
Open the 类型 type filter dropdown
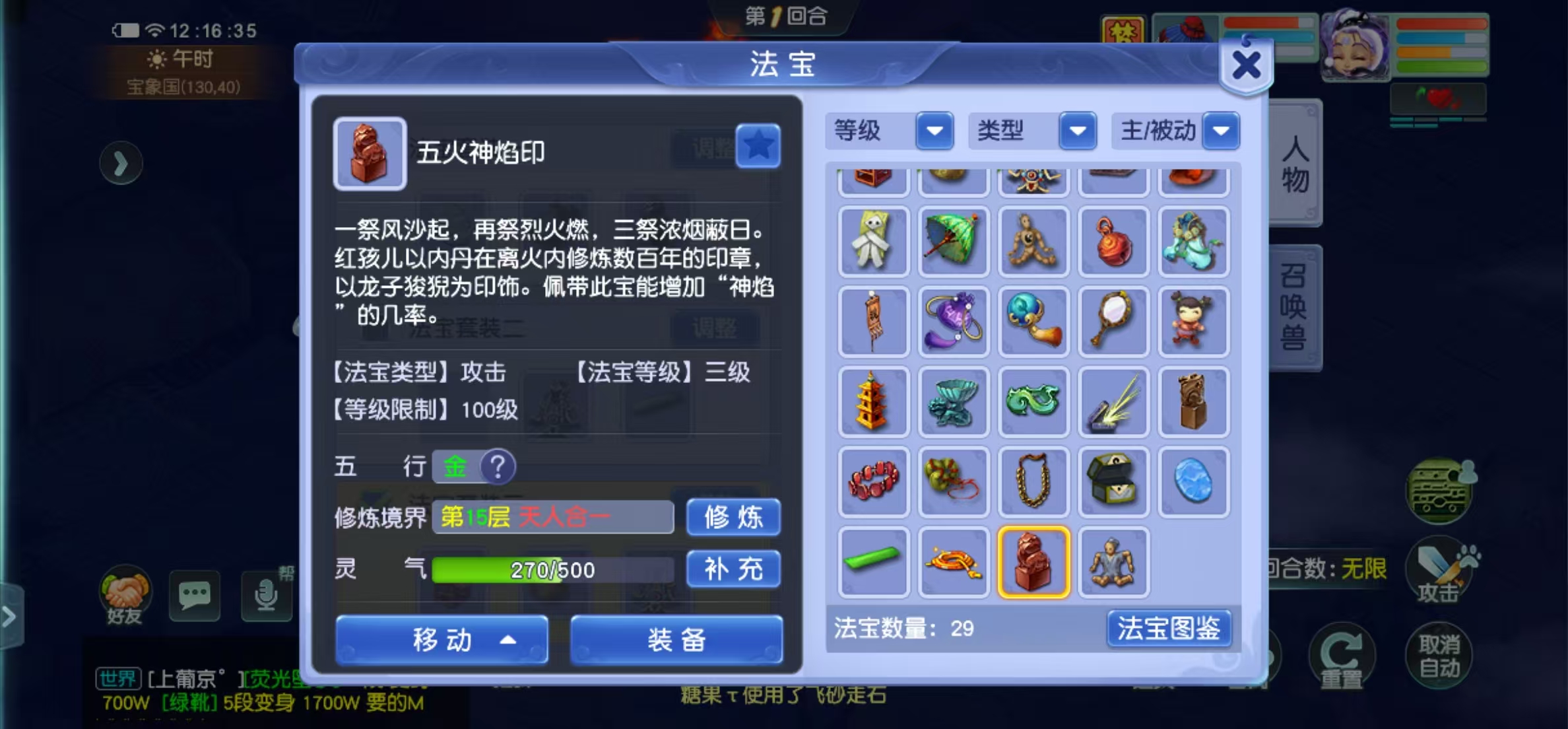[1077, 131]
